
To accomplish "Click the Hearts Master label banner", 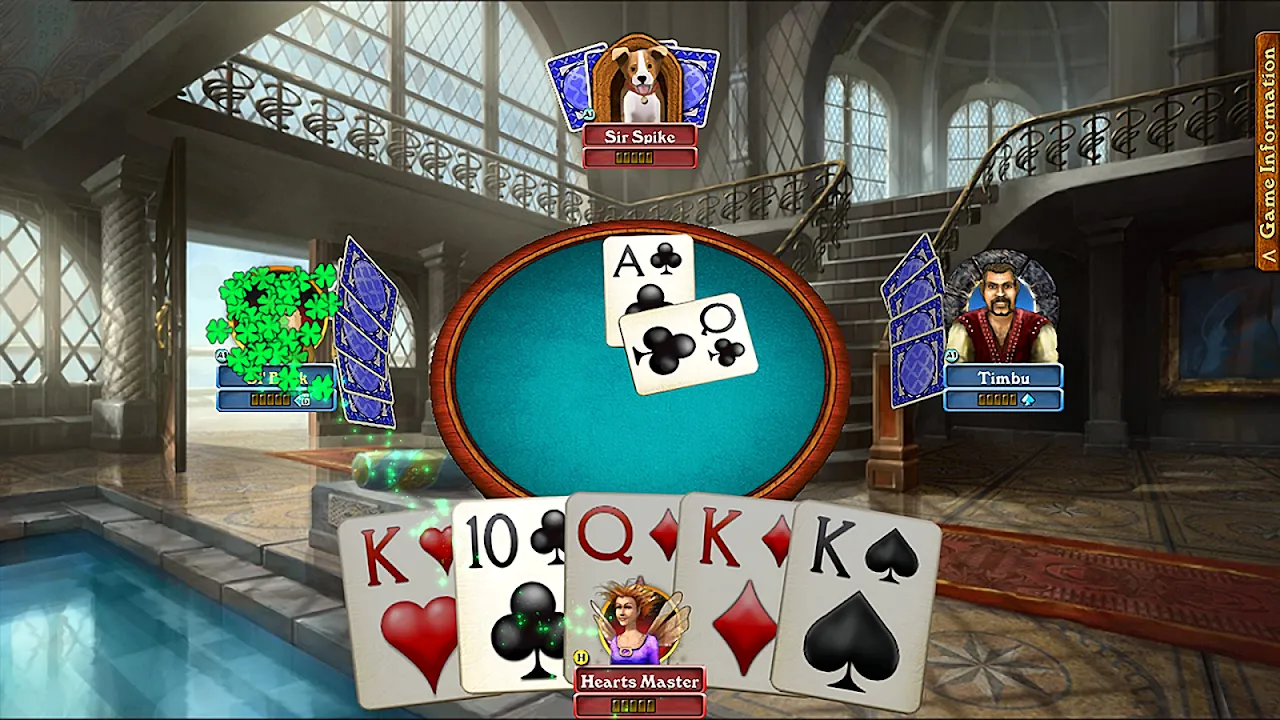I will tap(640, 680).
